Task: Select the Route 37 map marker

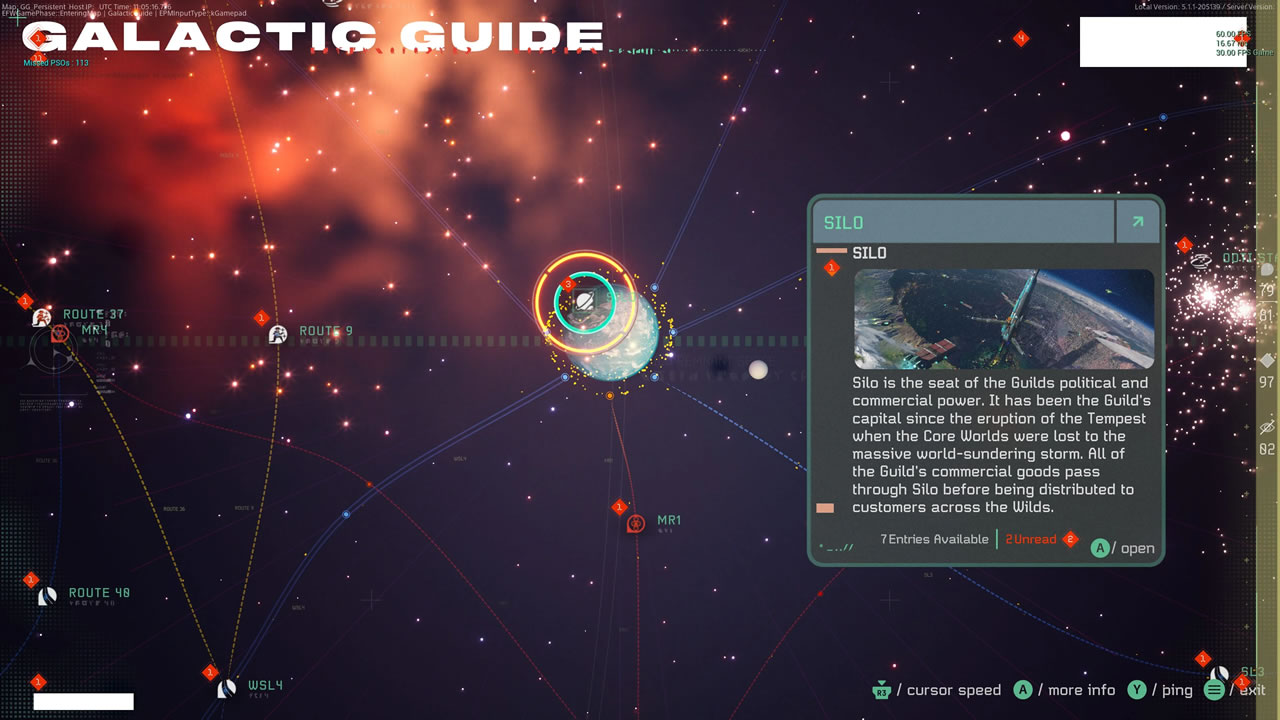Action: [41, 318]
